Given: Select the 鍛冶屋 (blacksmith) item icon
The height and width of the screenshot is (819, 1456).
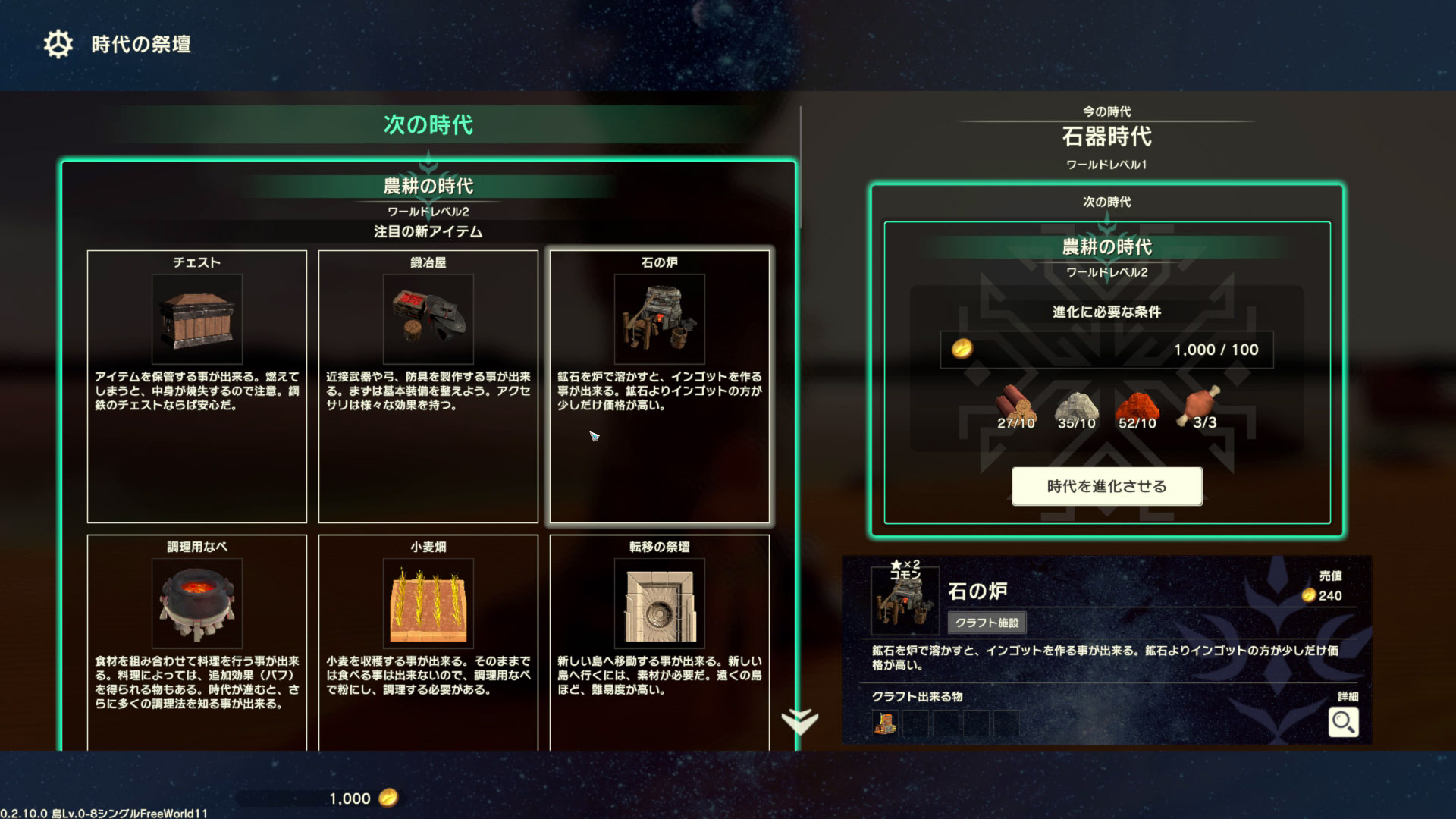Looking at the screenshot, I should (x=429, y=318).
